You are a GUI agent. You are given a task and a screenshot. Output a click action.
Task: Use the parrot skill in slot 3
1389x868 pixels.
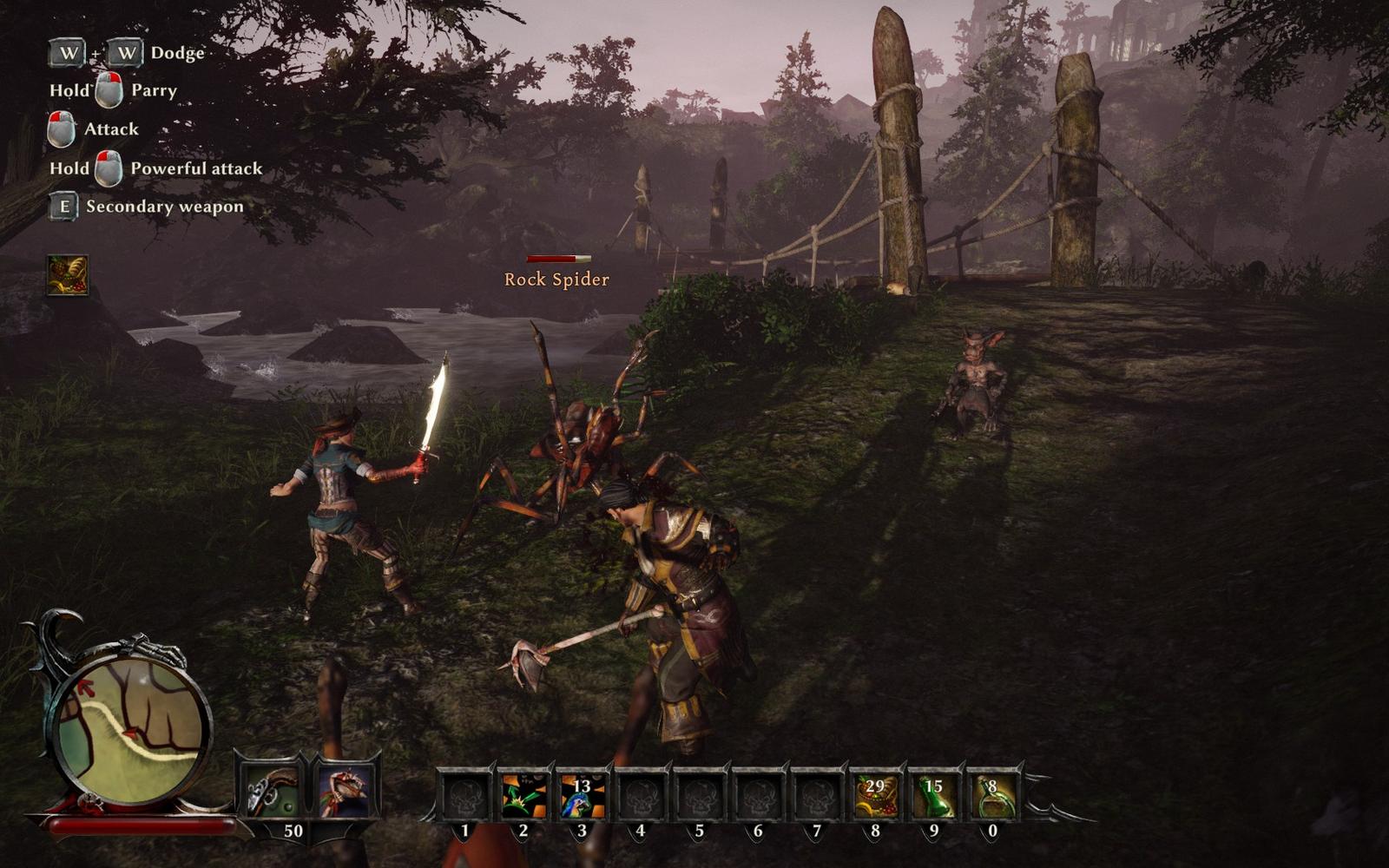[x=582, y=795]
